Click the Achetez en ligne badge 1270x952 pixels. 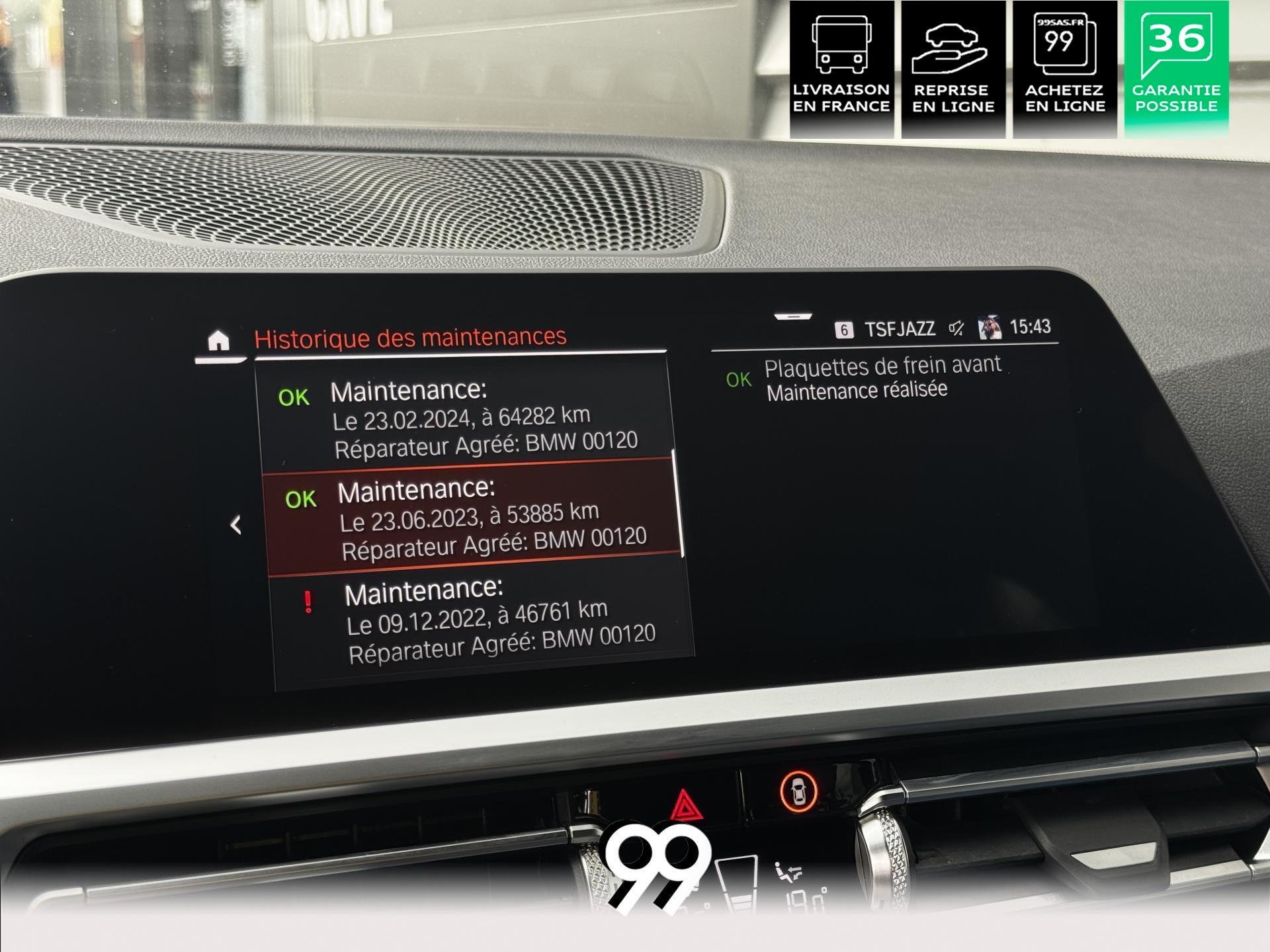pos(1064,69)
